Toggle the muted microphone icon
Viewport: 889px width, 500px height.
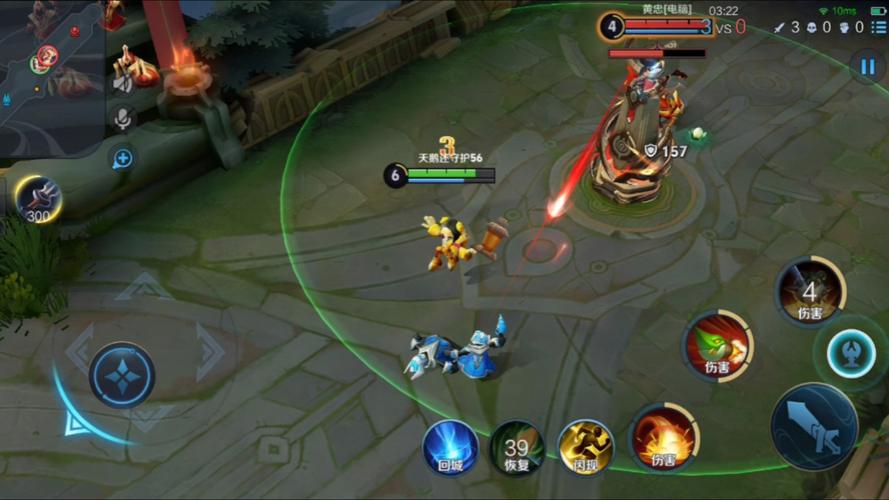(123, 119)
